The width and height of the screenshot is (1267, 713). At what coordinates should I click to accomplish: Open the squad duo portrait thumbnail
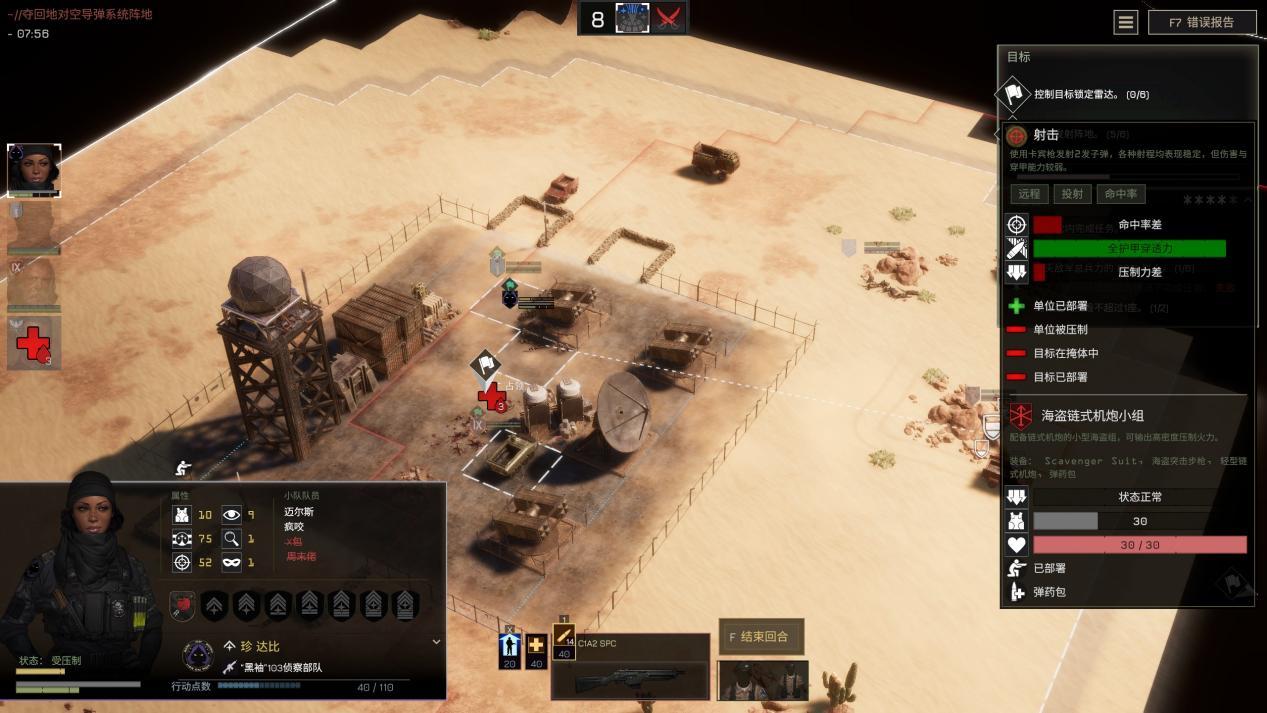(x=763, y=680)
